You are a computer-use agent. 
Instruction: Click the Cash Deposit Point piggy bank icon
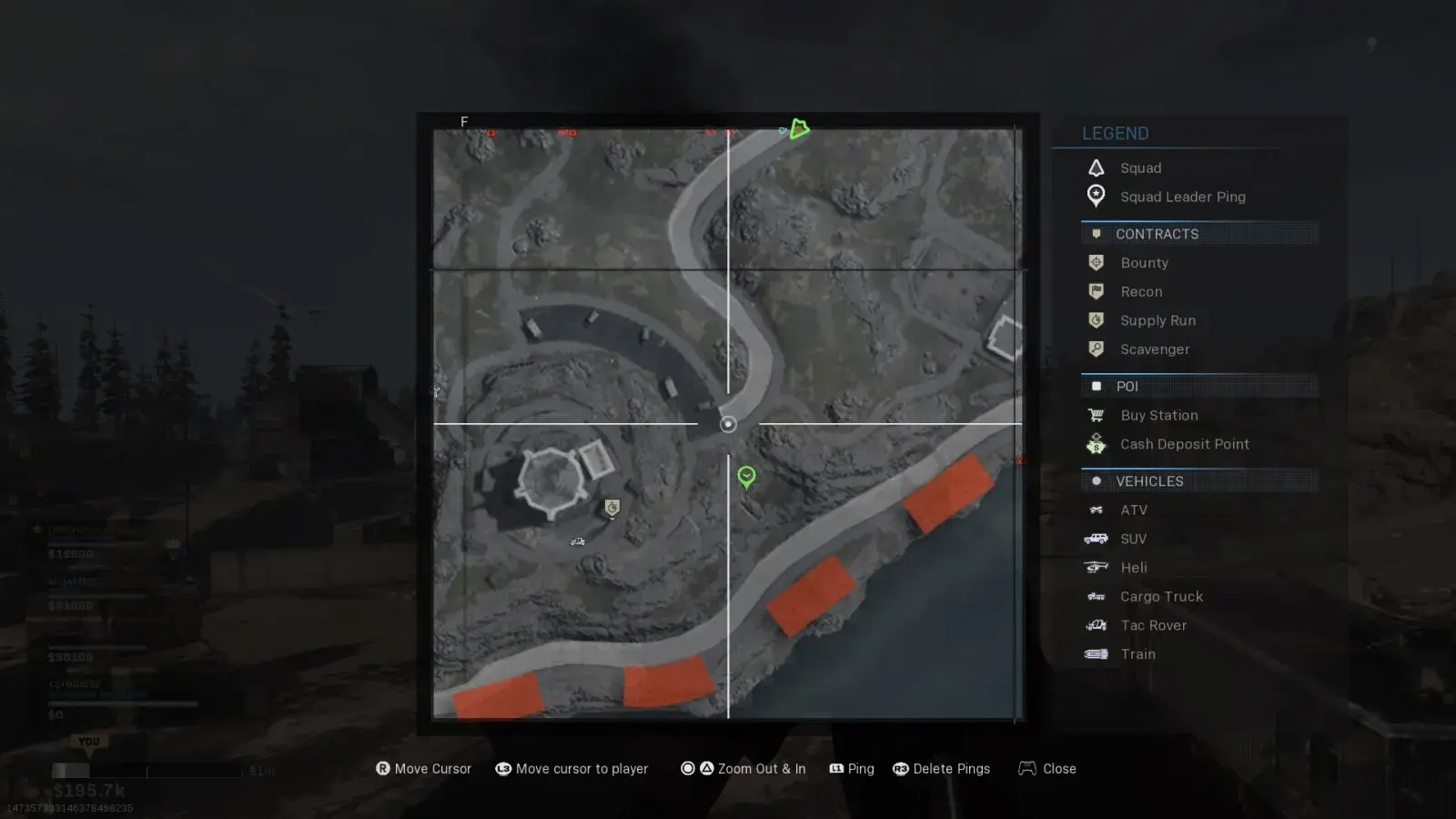[x=1096, y=444]
